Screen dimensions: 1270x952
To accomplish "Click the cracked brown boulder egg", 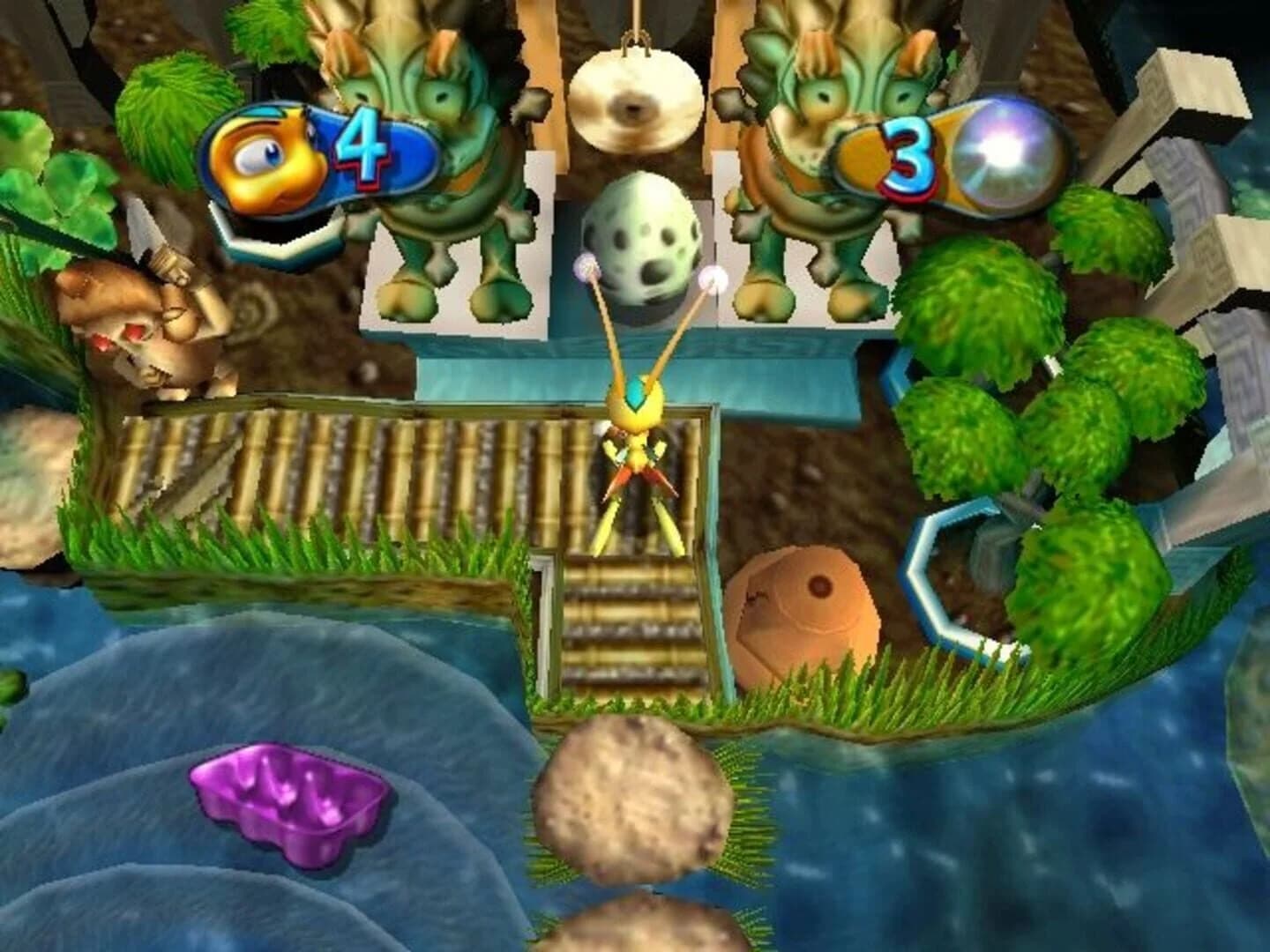I will coord(803,608).
